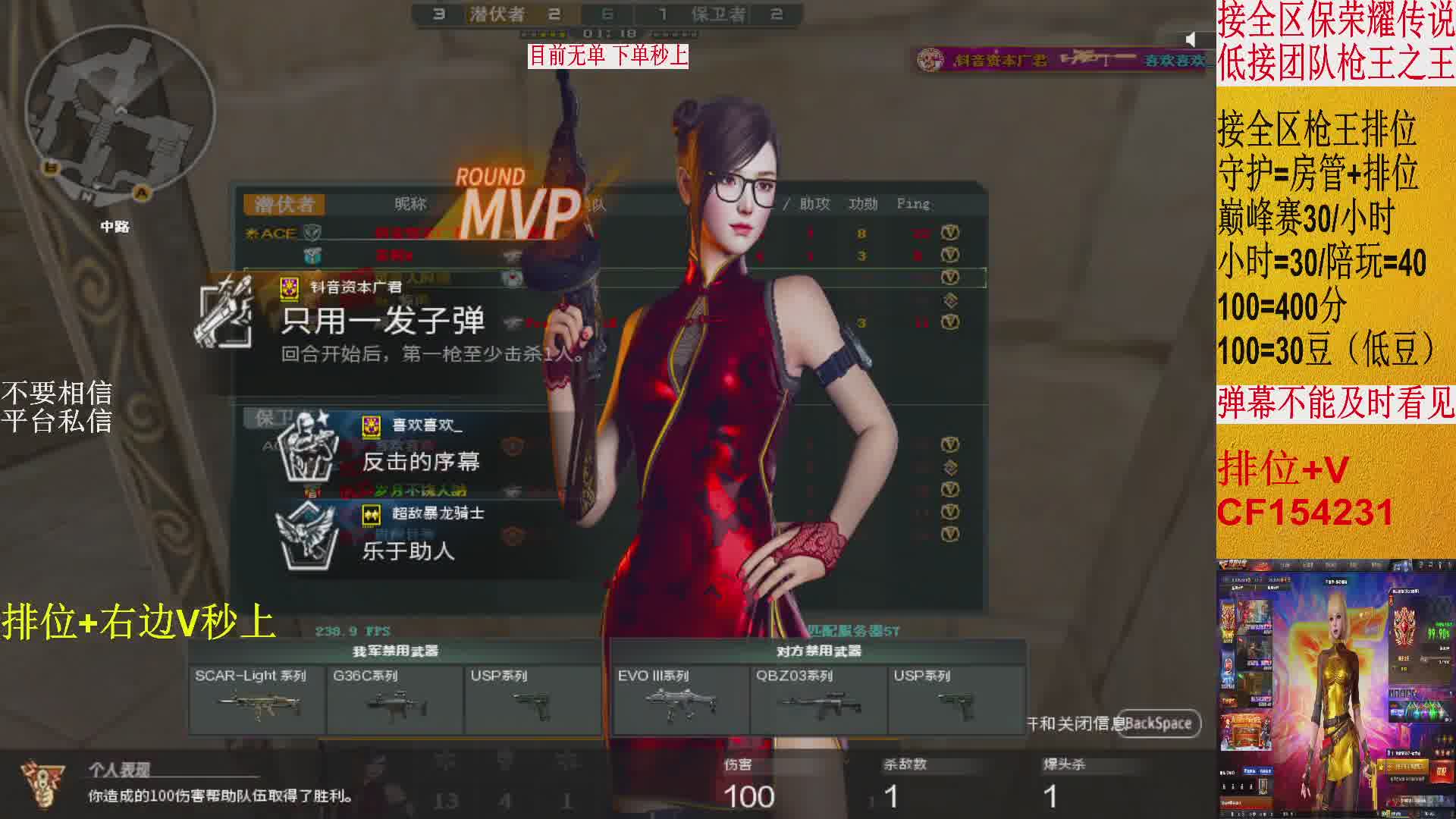The width and height of the screenshot is (1456, 819).
Task: Select the G36C banned weapon slot
Action: point(394,699)
